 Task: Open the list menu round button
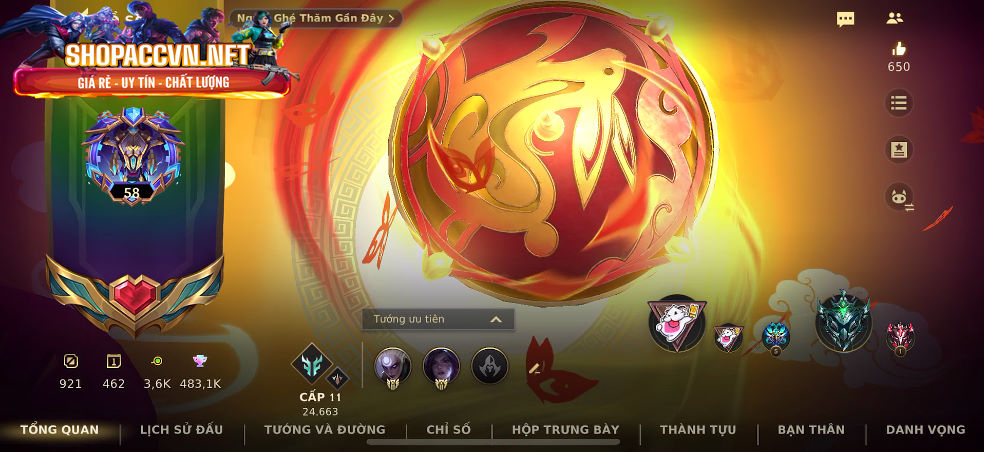(898, 102)
